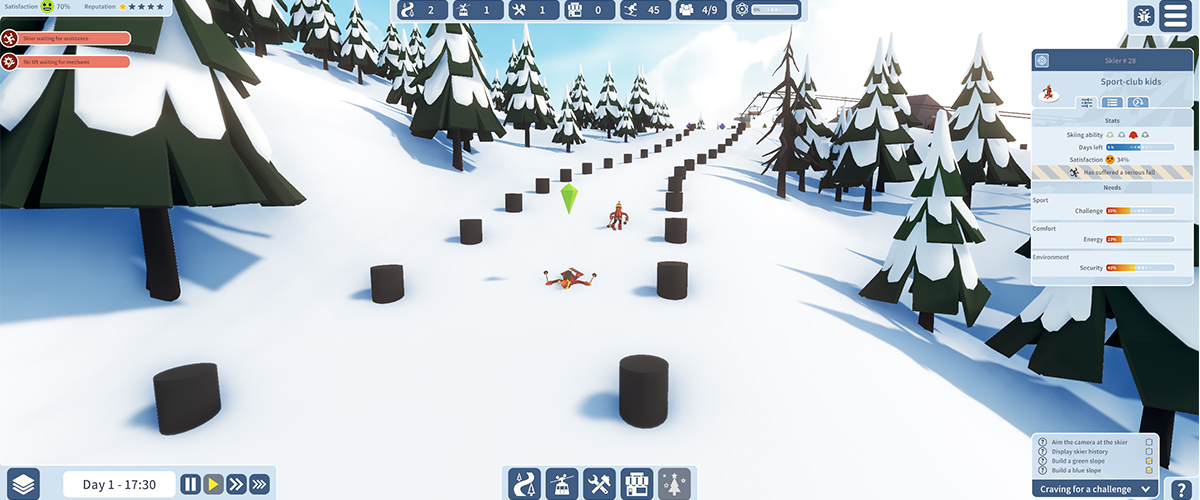Open the ski lift build tool
The image size is (1200, 500).
click(x=562, y=484)
